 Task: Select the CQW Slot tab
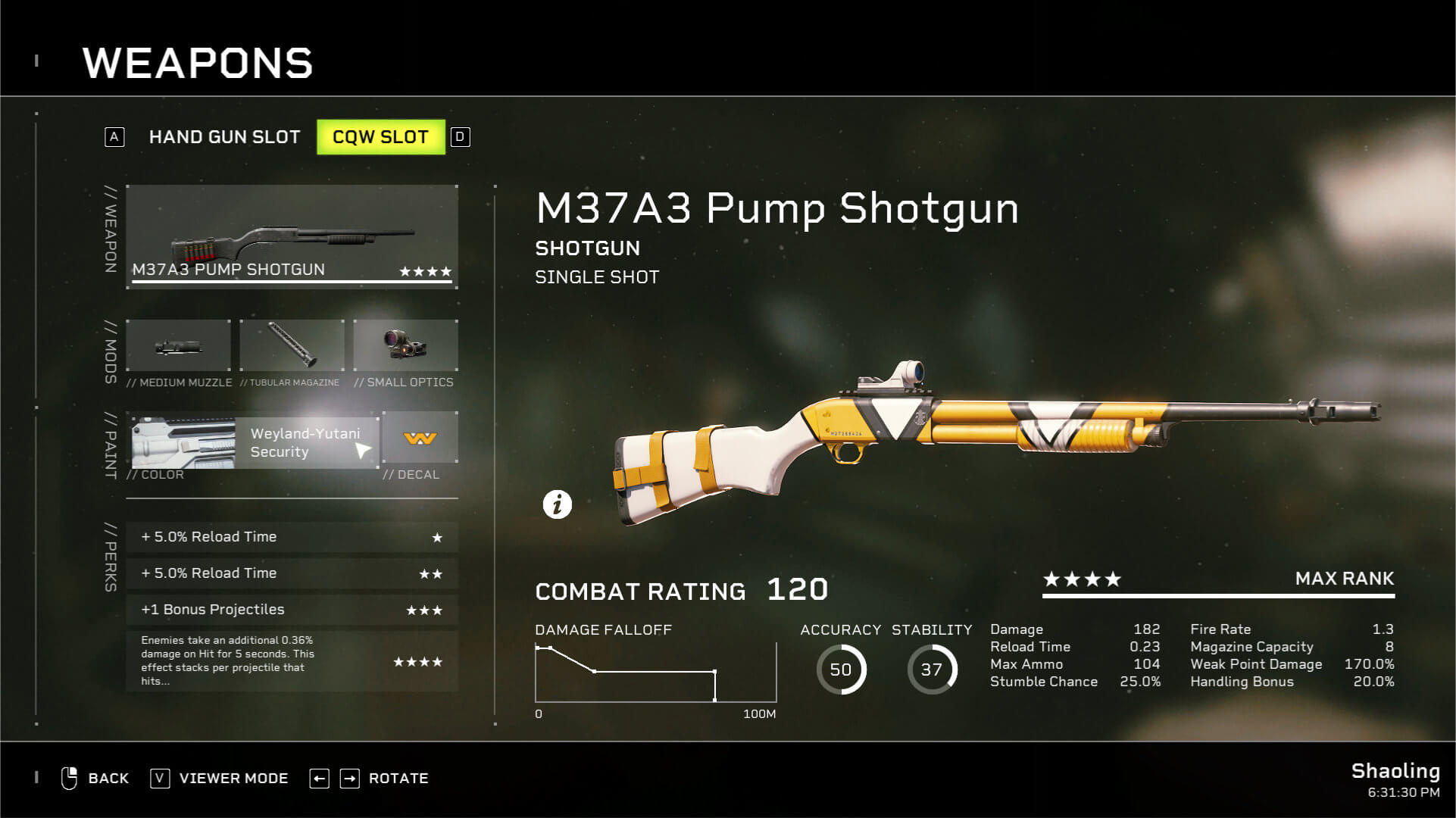(x=380, y=137)
